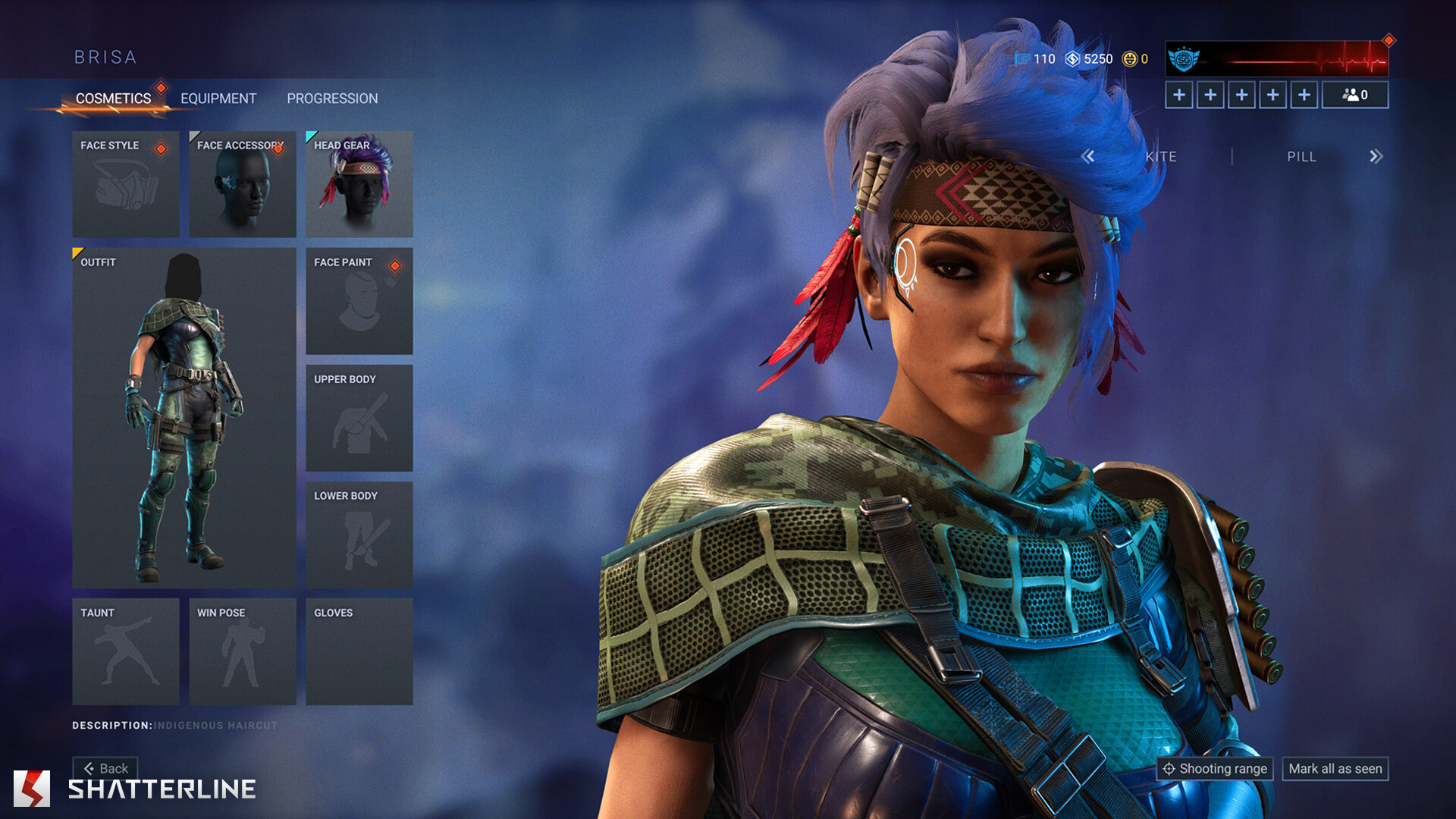Open the friends count button

pyautogui.click(x=1355, y=95)
